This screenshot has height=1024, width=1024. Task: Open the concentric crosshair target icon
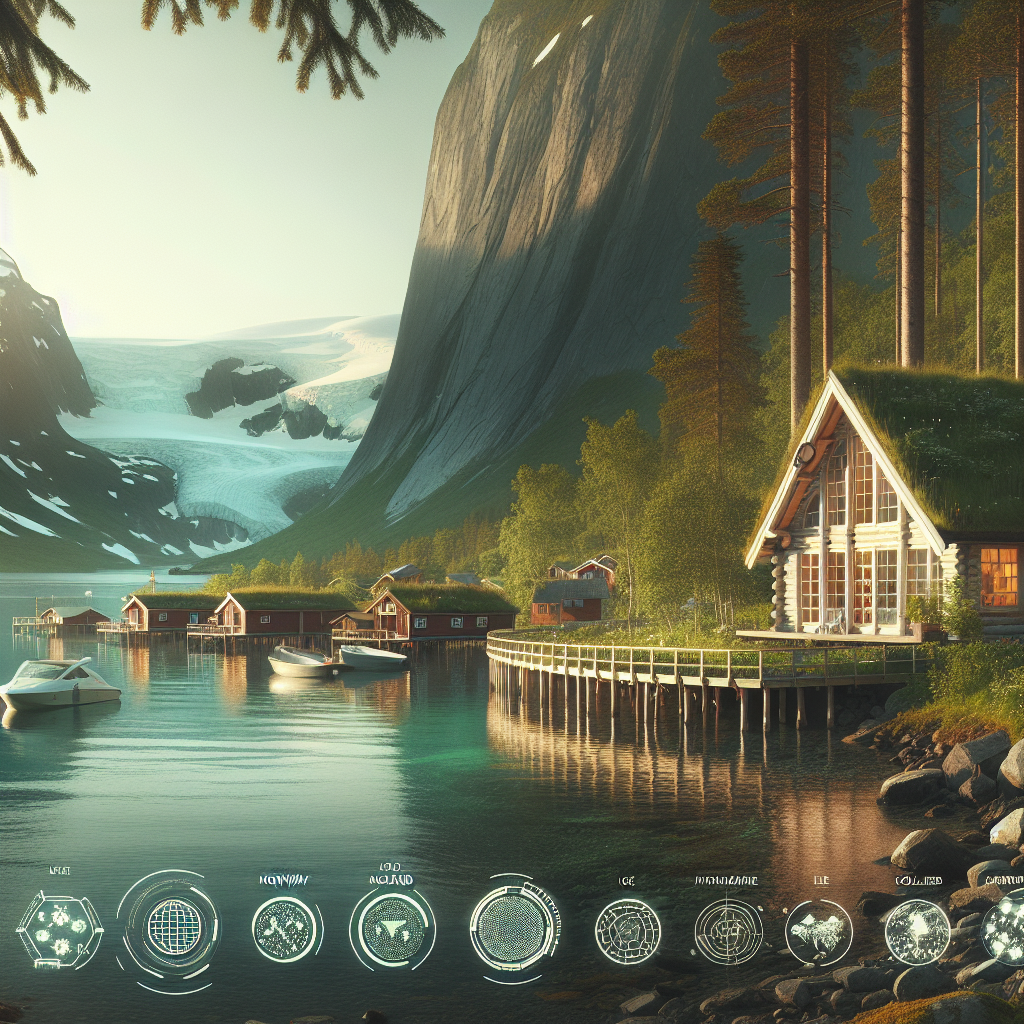pyautogui.click(x=728, y=931)
